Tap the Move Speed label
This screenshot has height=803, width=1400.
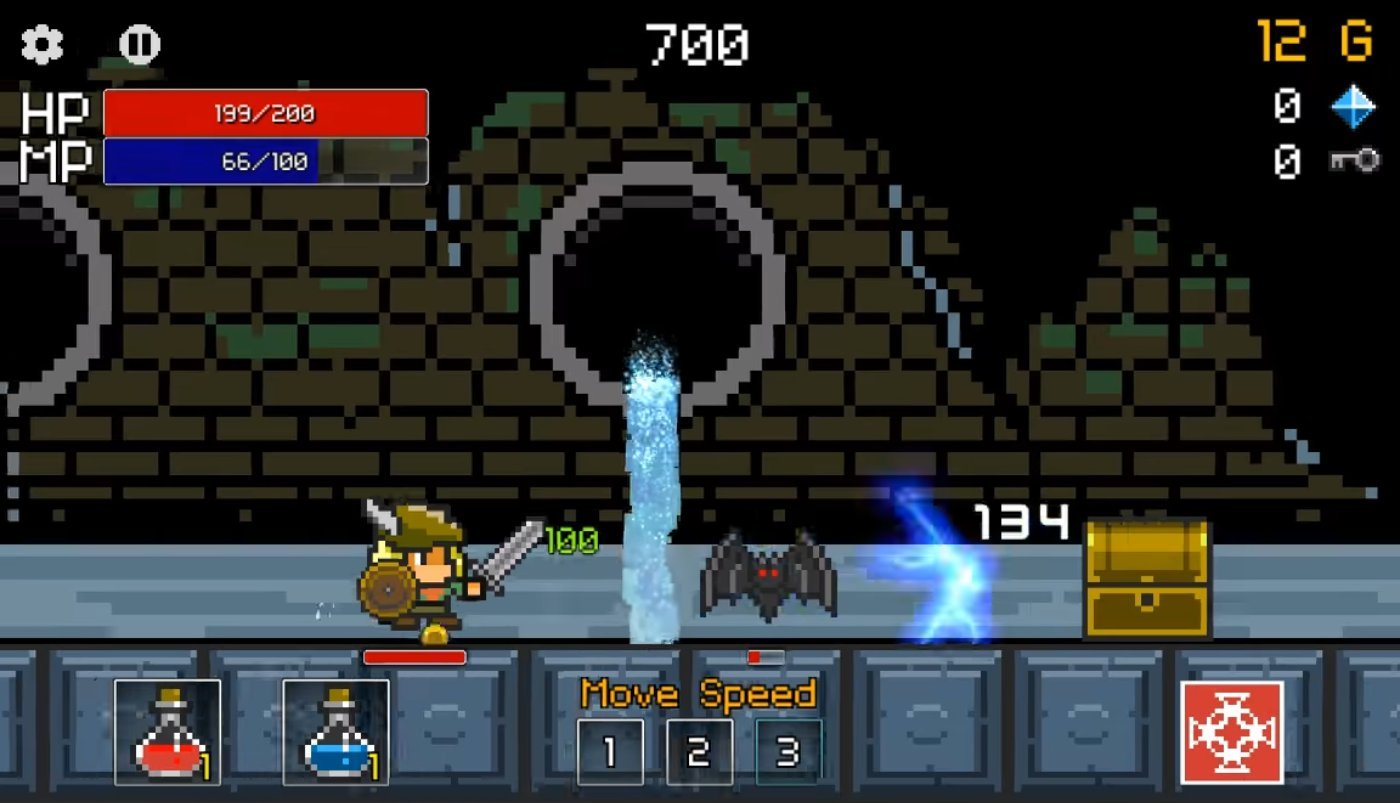click(x=696, y=693)
